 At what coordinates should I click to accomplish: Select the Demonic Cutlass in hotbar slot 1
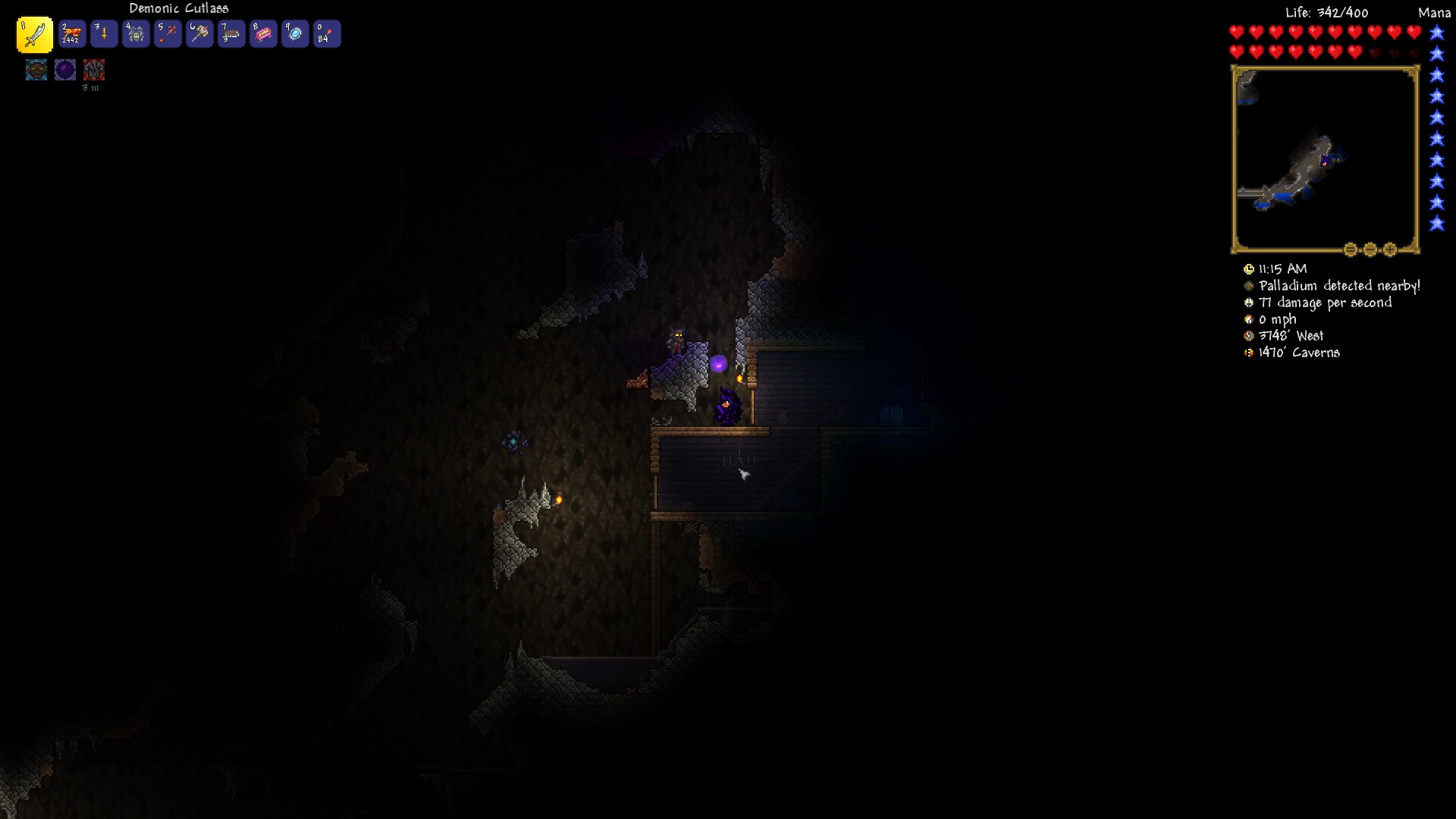33,33
